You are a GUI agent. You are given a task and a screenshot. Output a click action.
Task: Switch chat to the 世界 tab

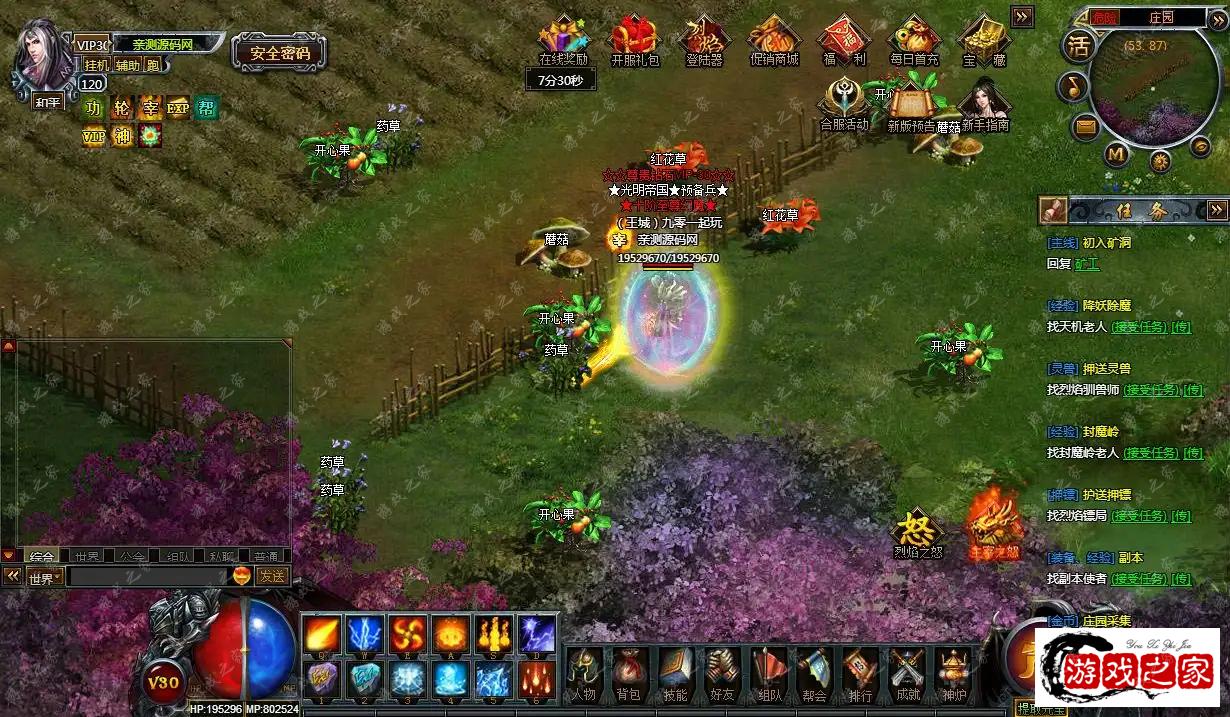[89, 555]
